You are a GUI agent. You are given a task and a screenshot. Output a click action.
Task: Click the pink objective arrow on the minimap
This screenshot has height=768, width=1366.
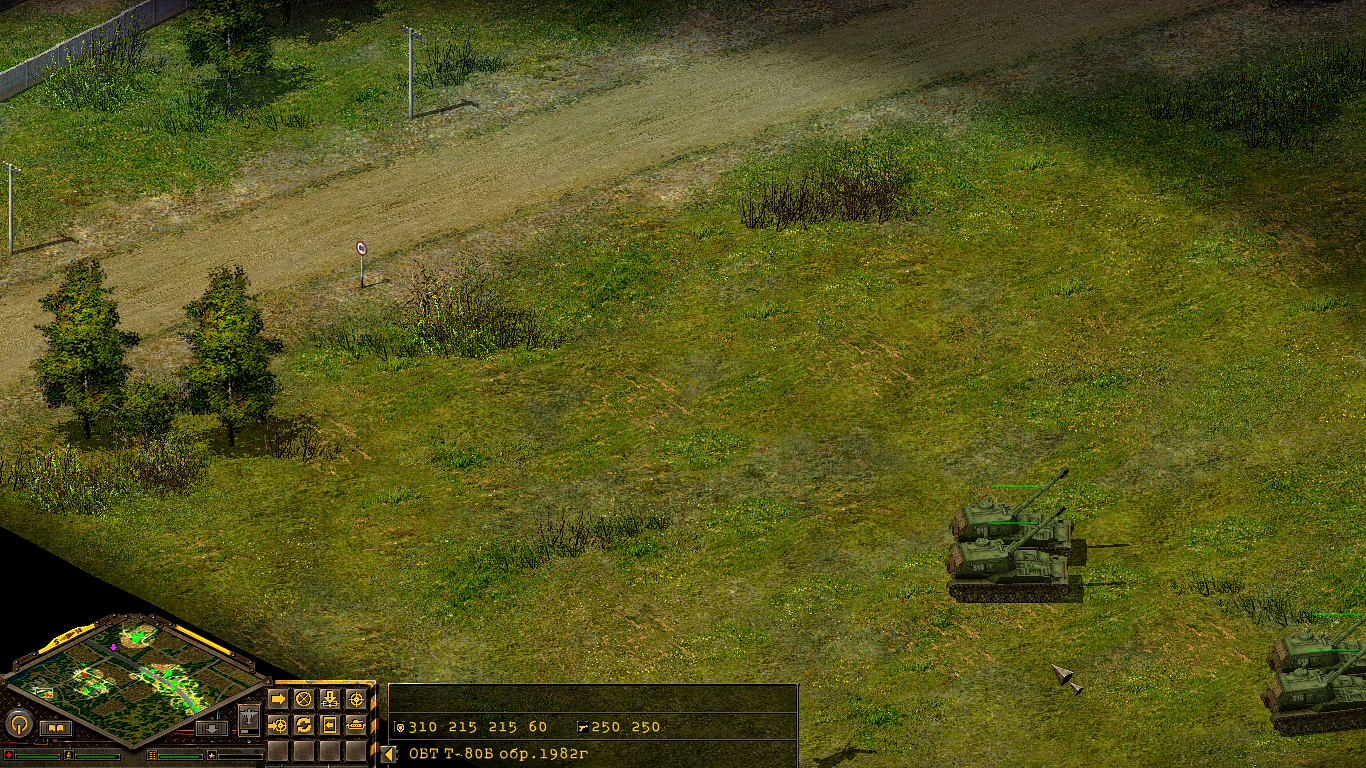pyautogui.click(x=113, y=647)
